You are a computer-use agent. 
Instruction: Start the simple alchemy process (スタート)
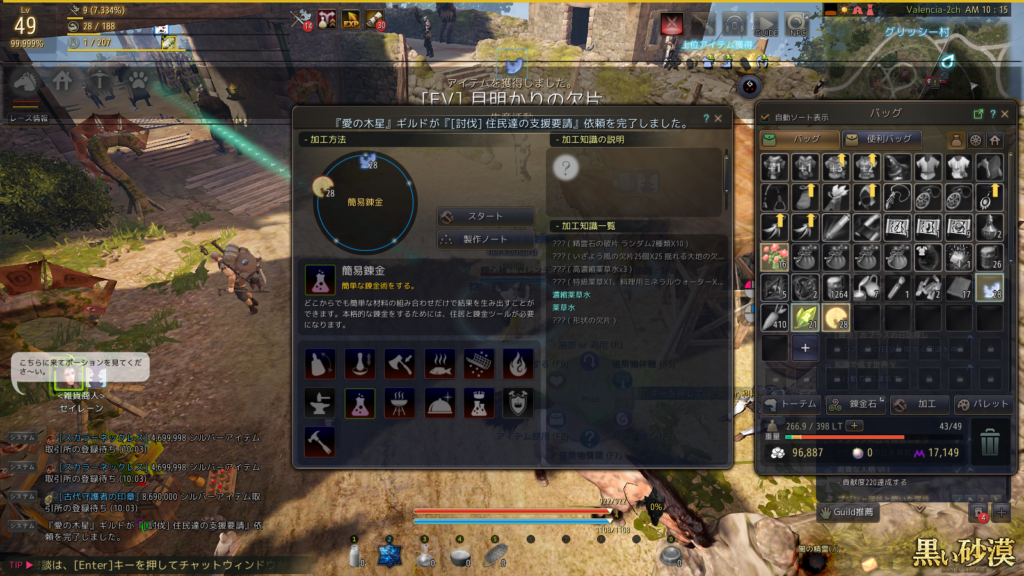click(485, 216)
